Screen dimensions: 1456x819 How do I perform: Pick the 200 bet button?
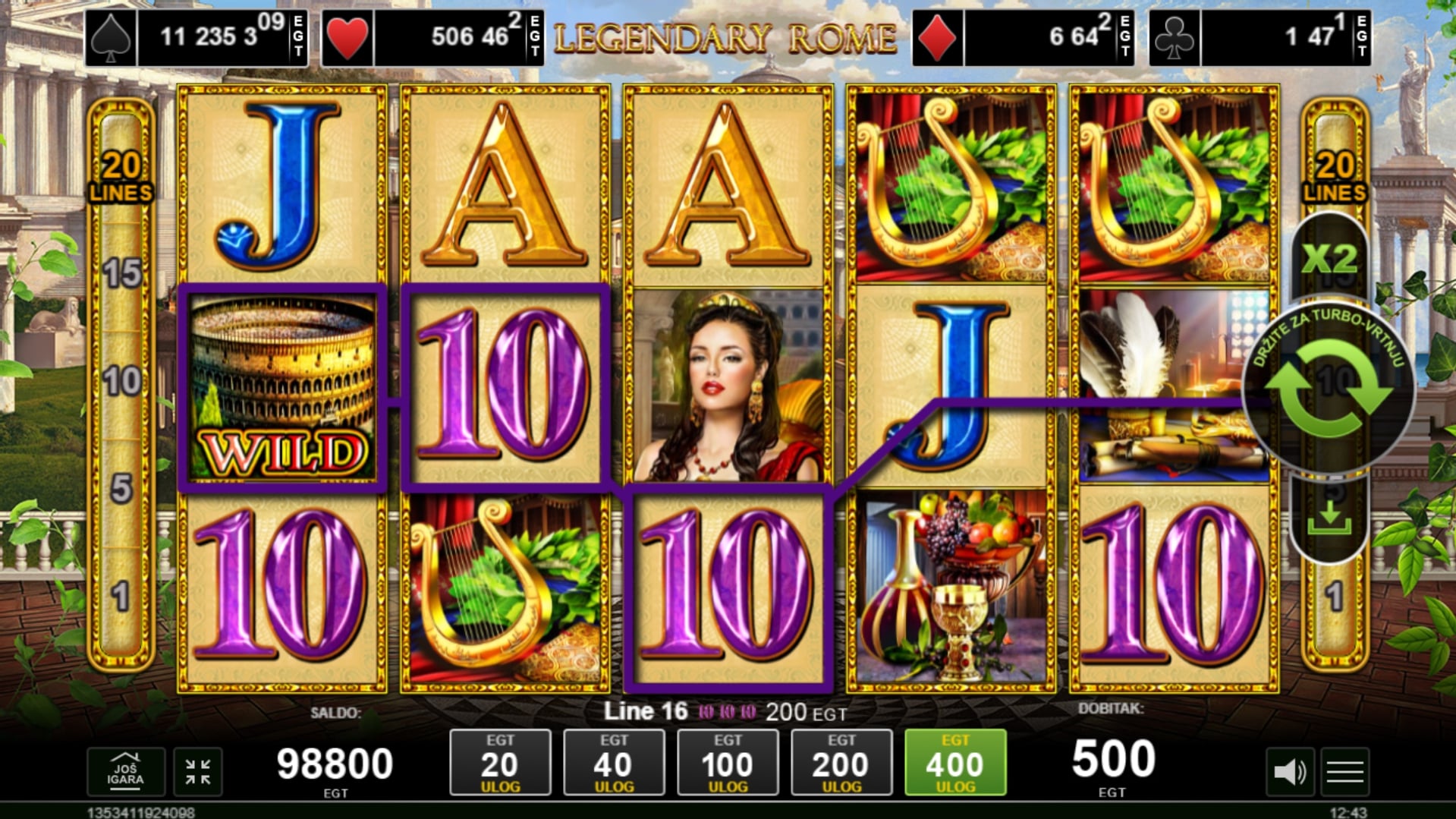(841, 762)
